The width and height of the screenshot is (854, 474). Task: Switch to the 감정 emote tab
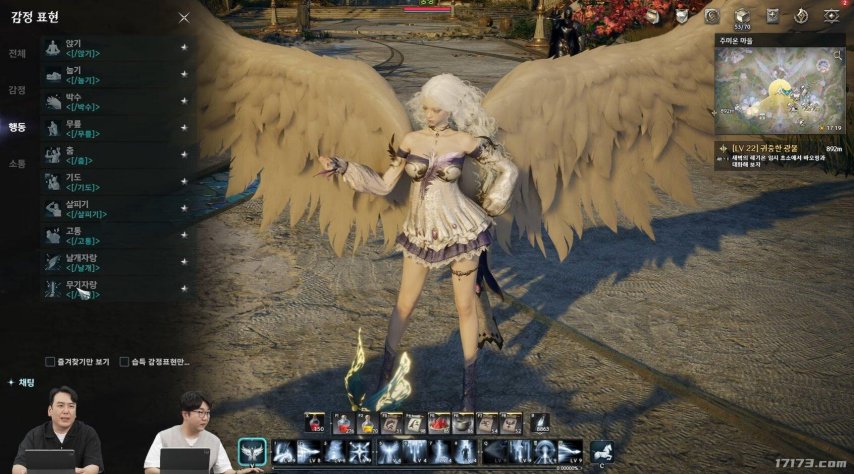[17, 90]
